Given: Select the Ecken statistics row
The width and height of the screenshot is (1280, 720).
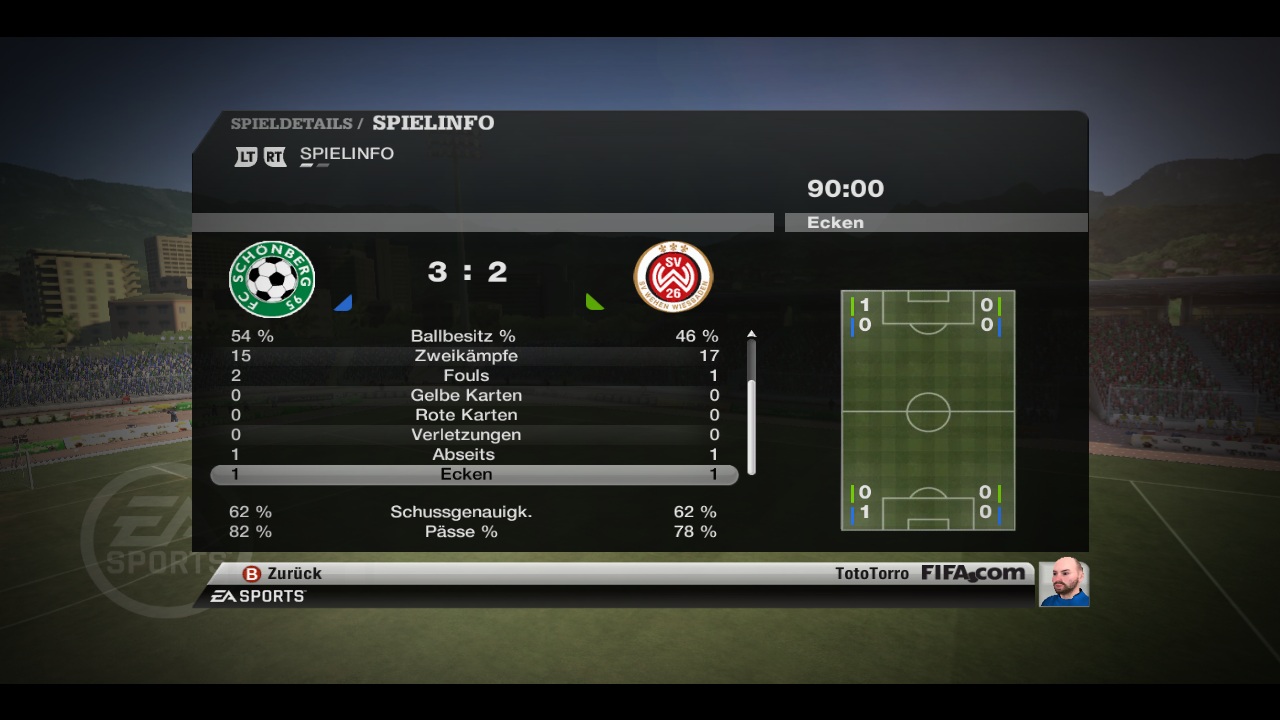Looking at the screenshot, I should (x=474, y=474).
